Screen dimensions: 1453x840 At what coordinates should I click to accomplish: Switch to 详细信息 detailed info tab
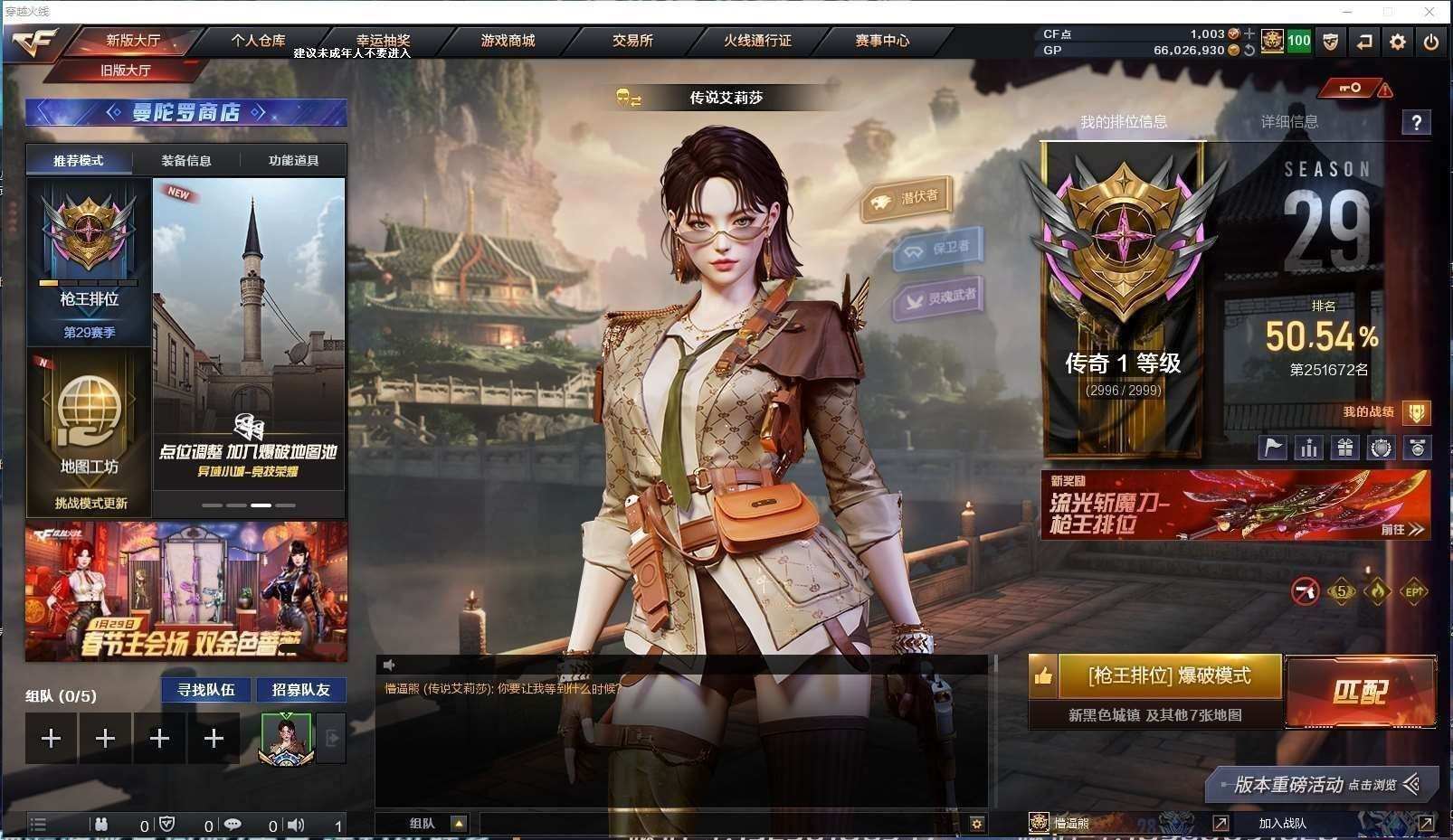click(1289, 122)
